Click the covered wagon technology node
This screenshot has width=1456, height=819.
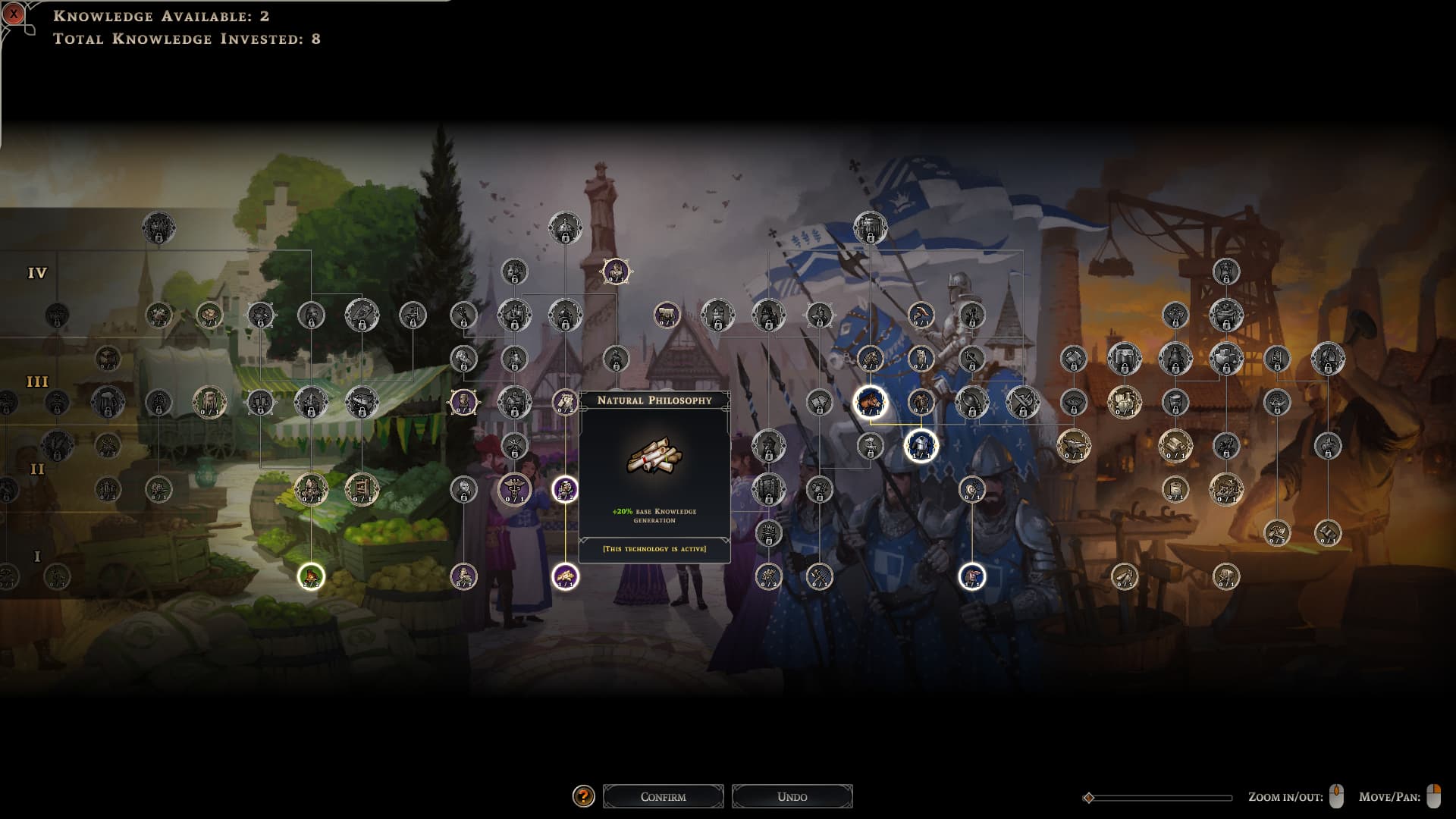[x=362, y=402]
